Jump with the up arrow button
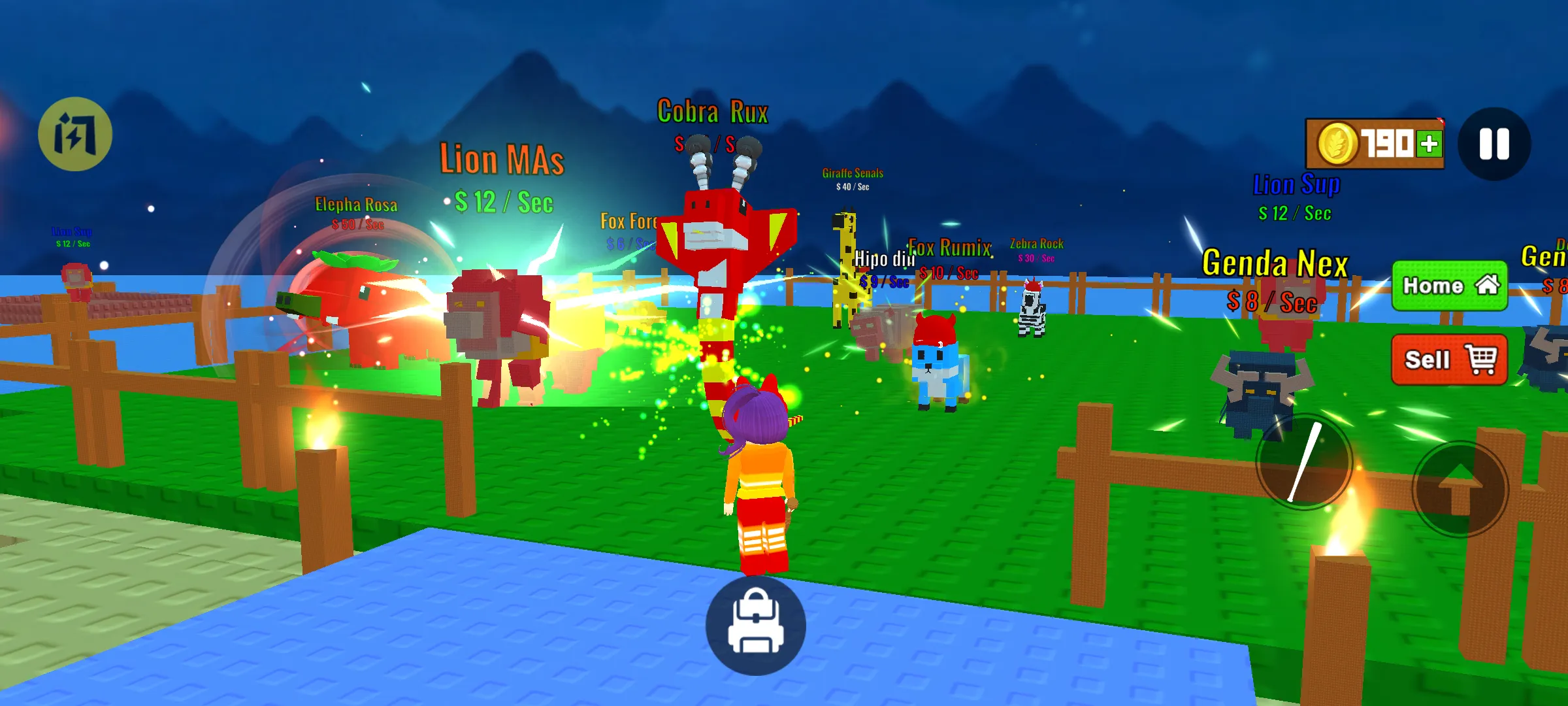The width and height of the screenshot is (1568, 706). point(1460,489)
